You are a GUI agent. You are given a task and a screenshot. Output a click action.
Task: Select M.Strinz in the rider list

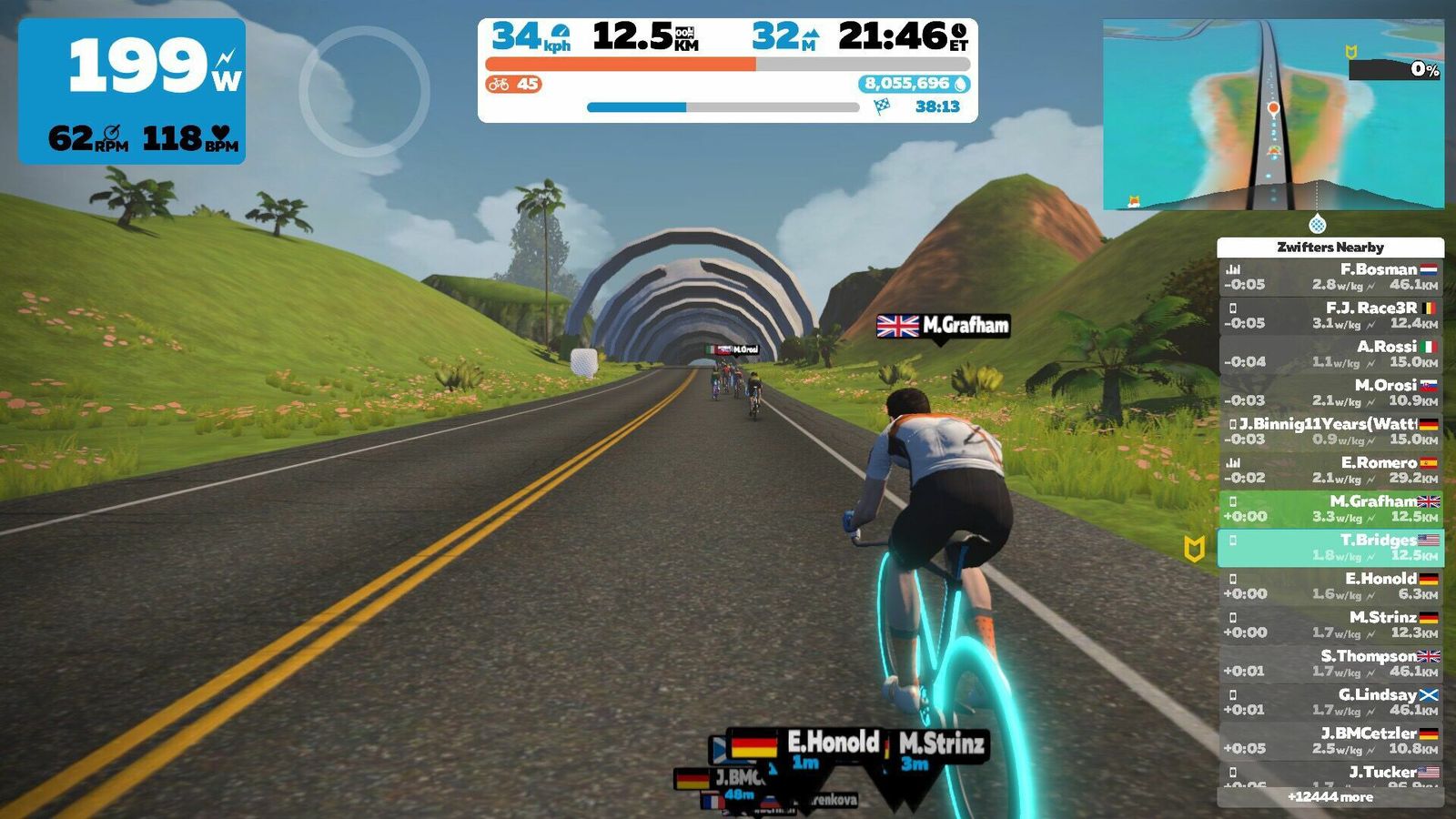1330,624
